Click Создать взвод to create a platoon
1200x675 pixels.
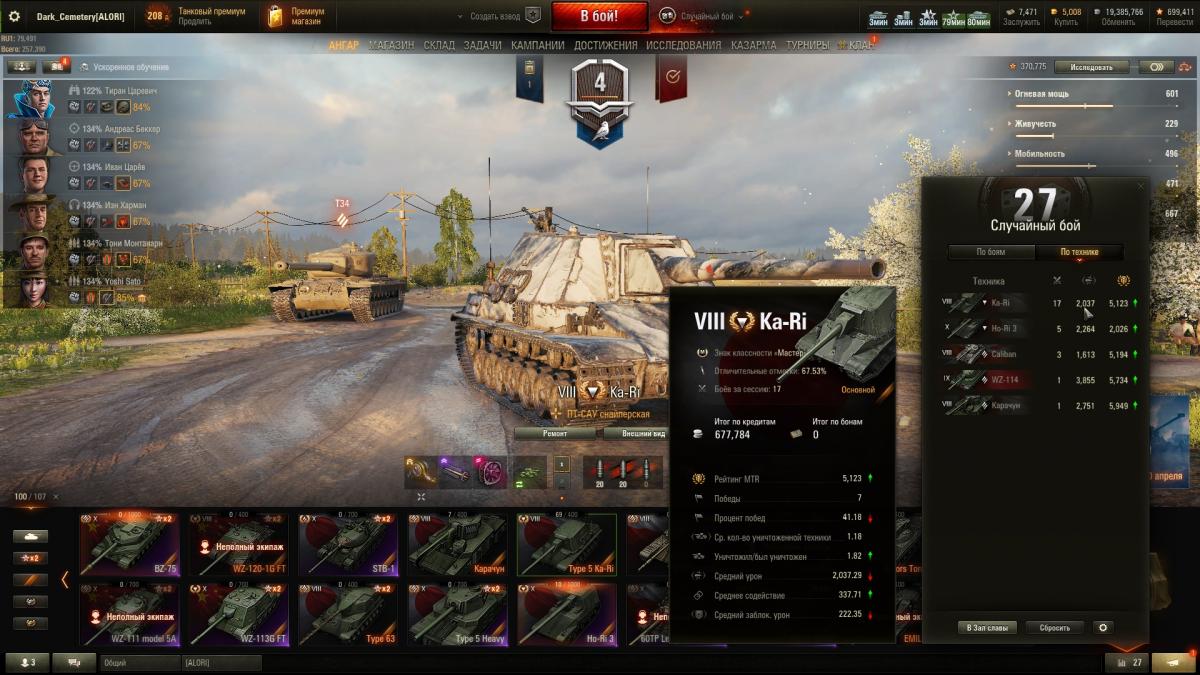pyautogui.click(x=495, y=17)
